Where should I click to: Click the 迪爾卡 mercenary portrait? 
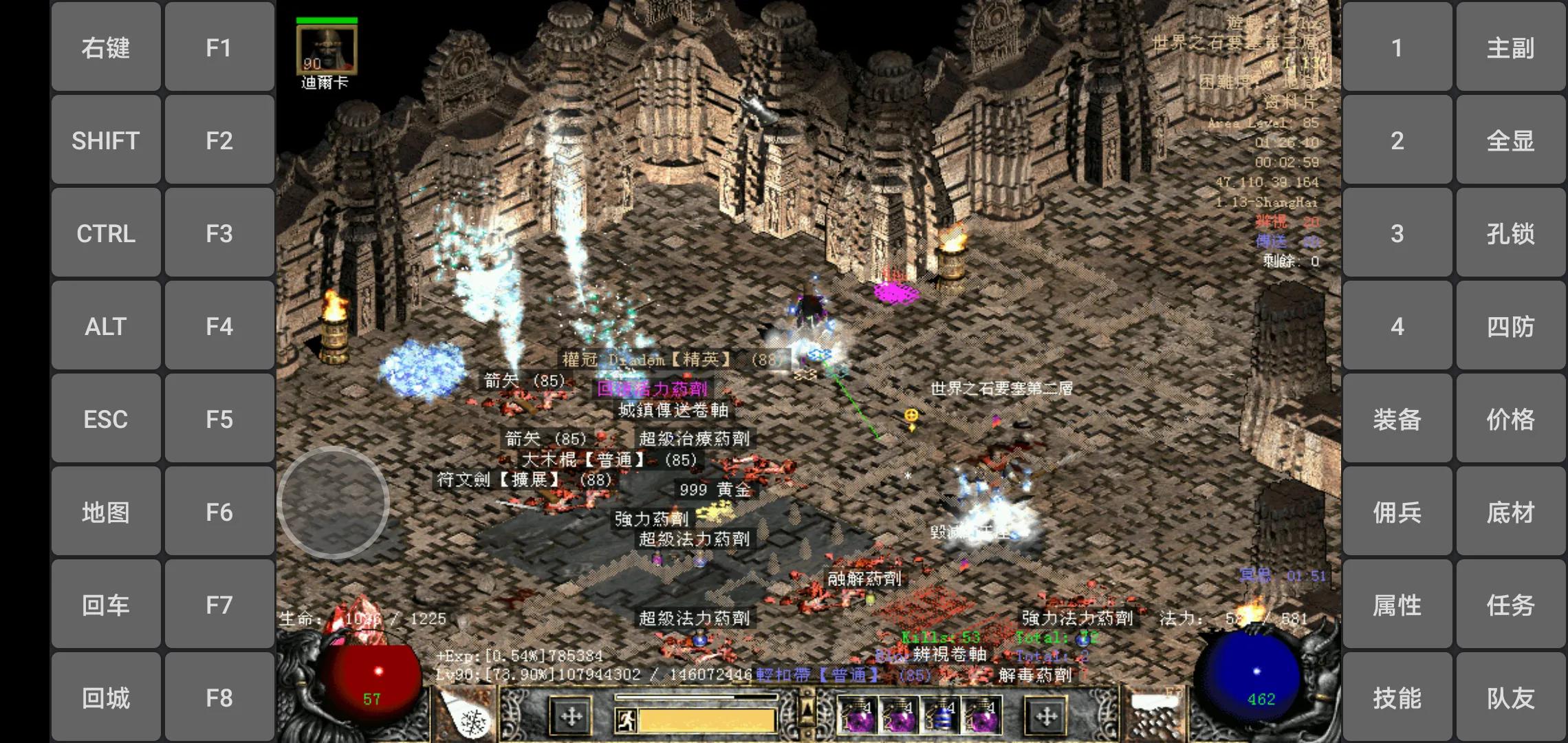click(x=326, y=50)
